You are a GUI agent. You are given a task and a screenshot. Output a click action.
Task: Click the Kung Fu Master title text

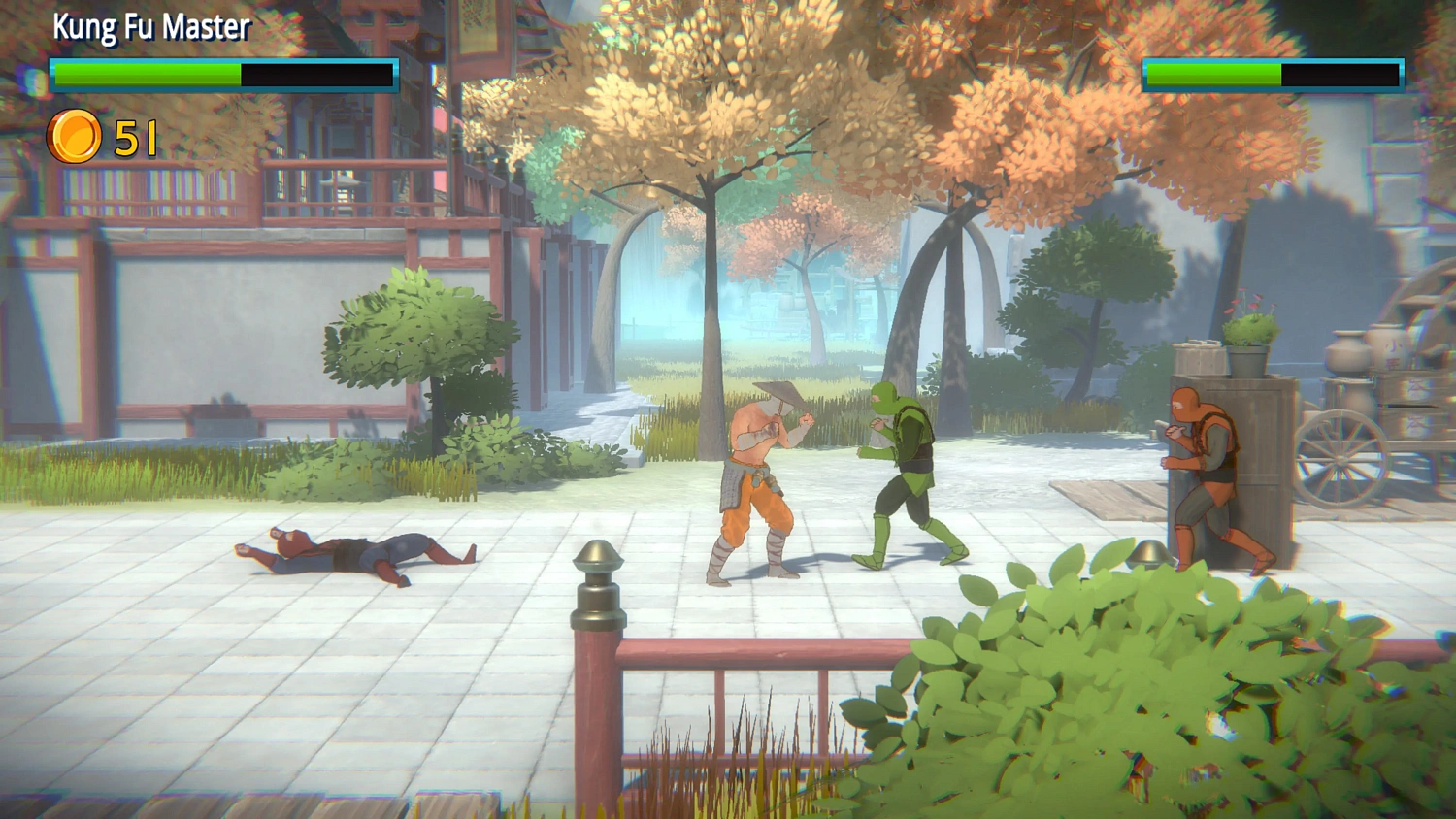[x=150, y=28]
